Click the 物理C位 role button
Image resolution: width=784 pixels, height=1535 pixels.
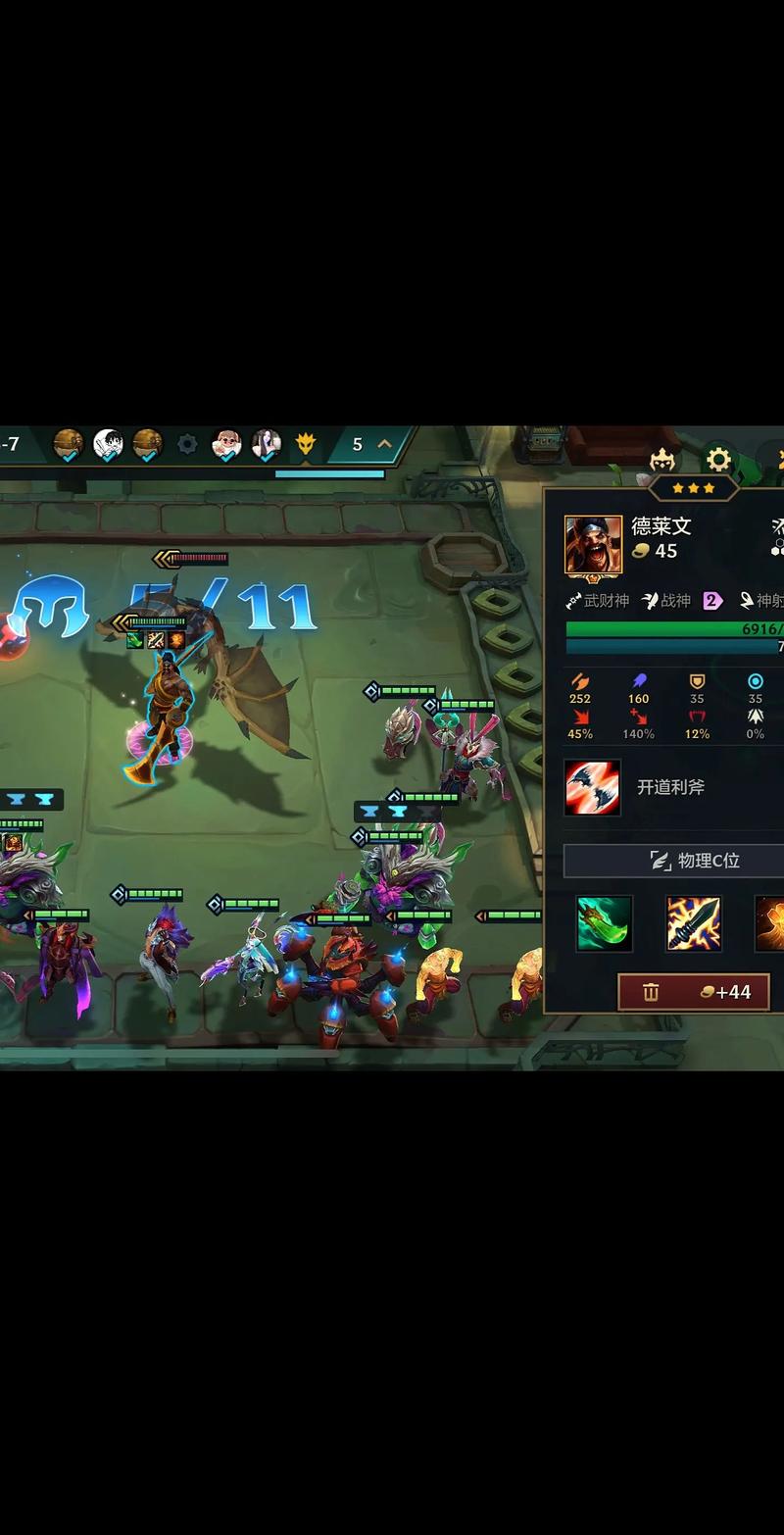[676, 861]
